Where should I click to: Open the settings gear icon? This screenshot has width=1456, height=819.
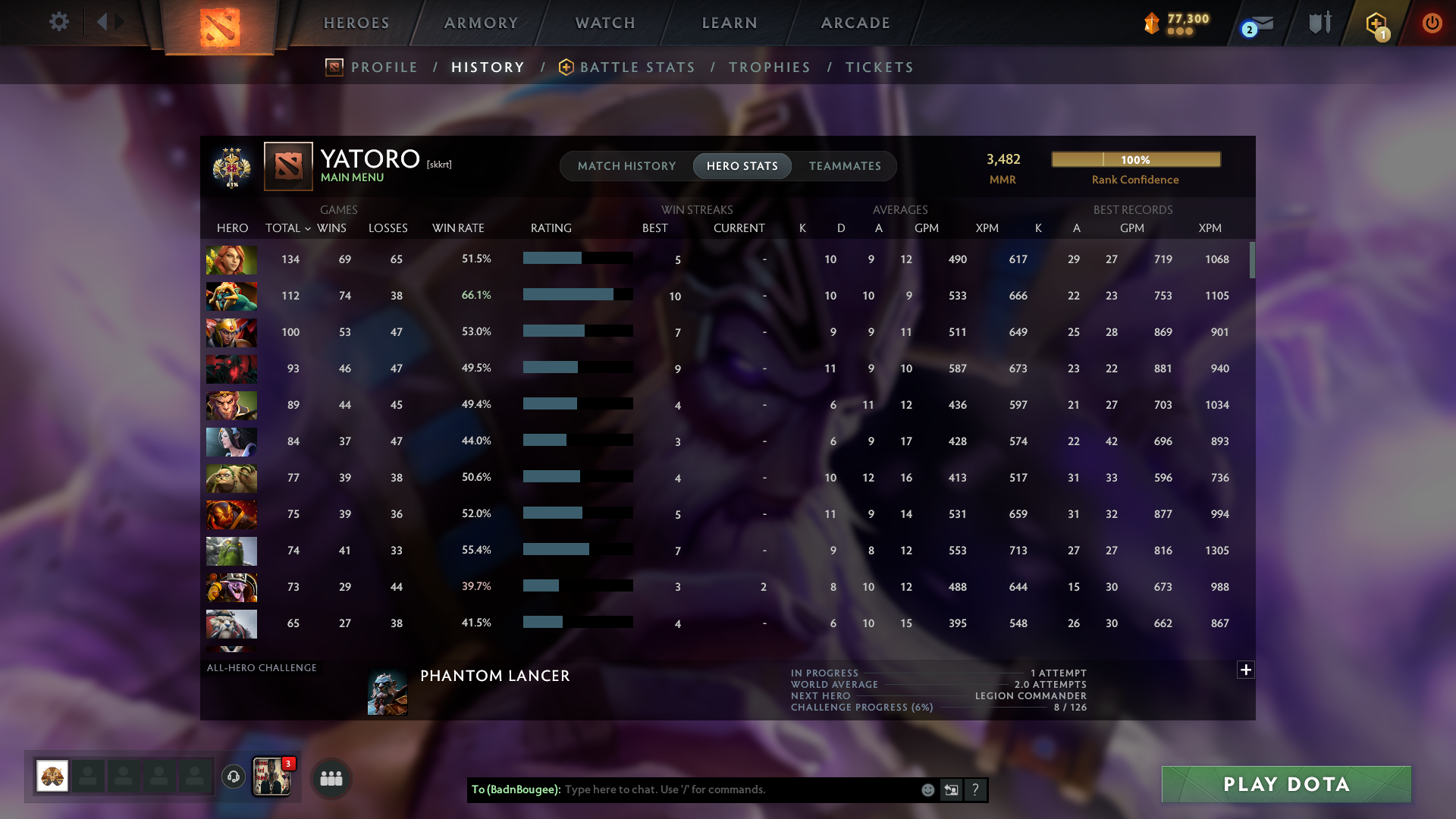coord(59,22)
